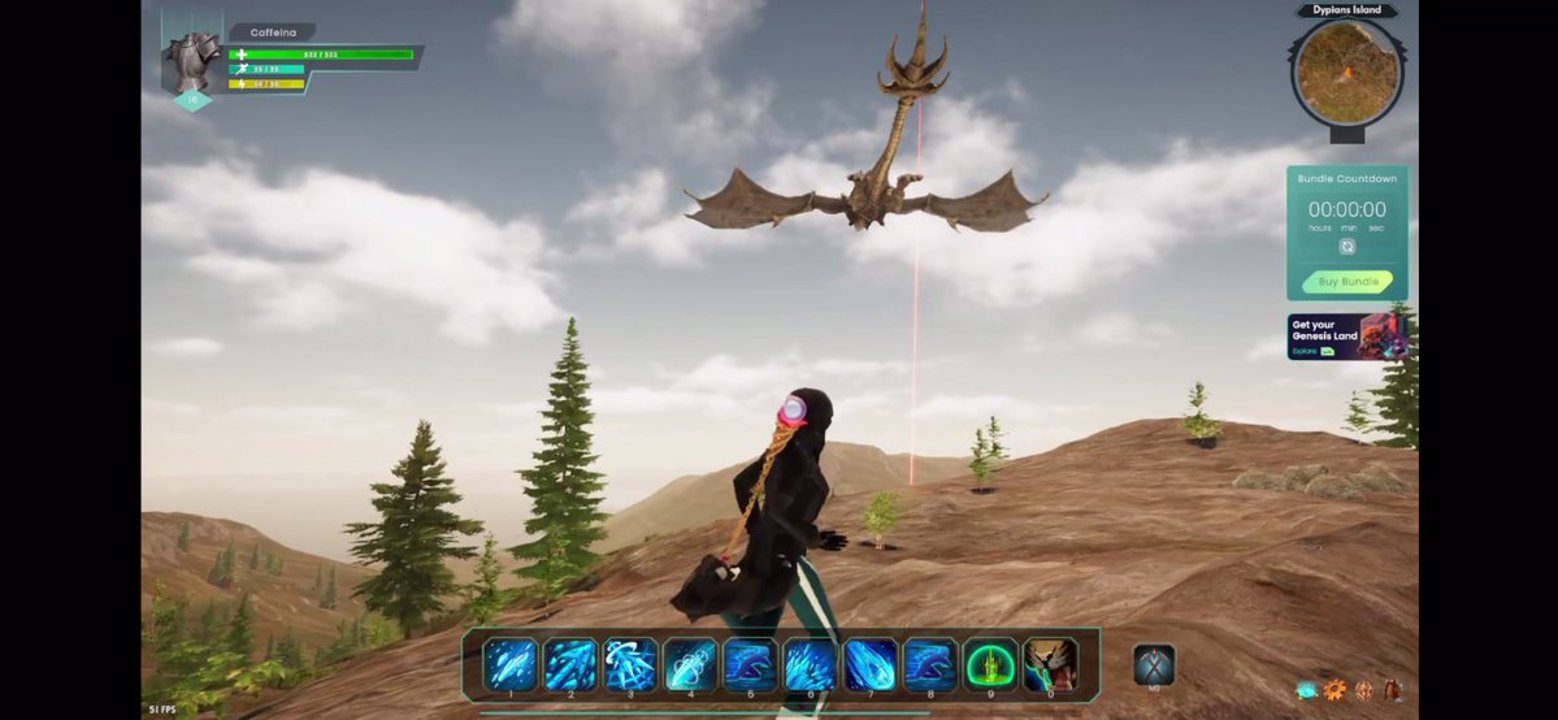Open settings with the orange gear icon
This screenshot has height=720, width=1558.
coord(1334,689)
